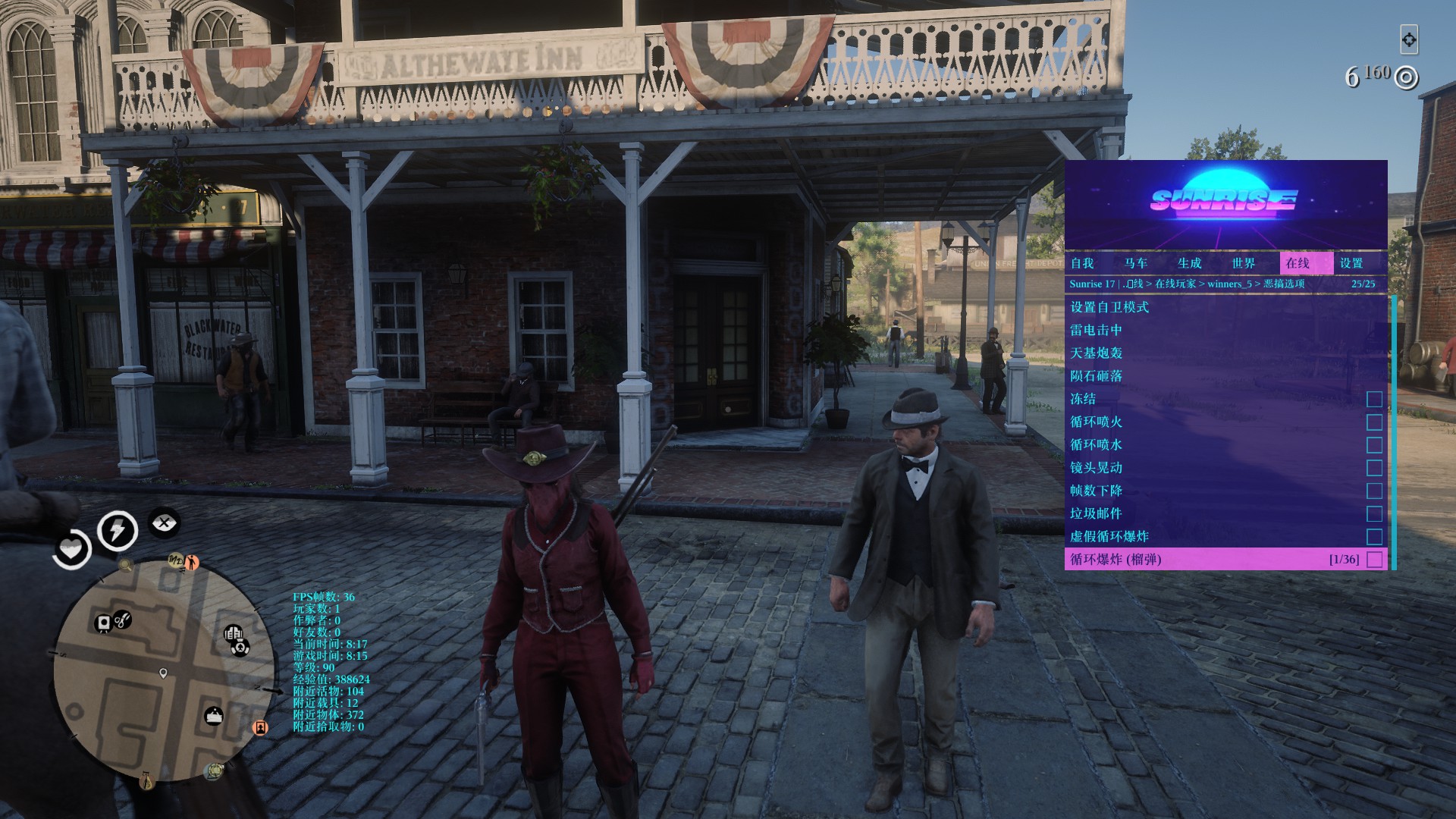The width and height of the screenshot is (1456, 819).
Task: Switch to the 世界 tab
Action: 1244,263
